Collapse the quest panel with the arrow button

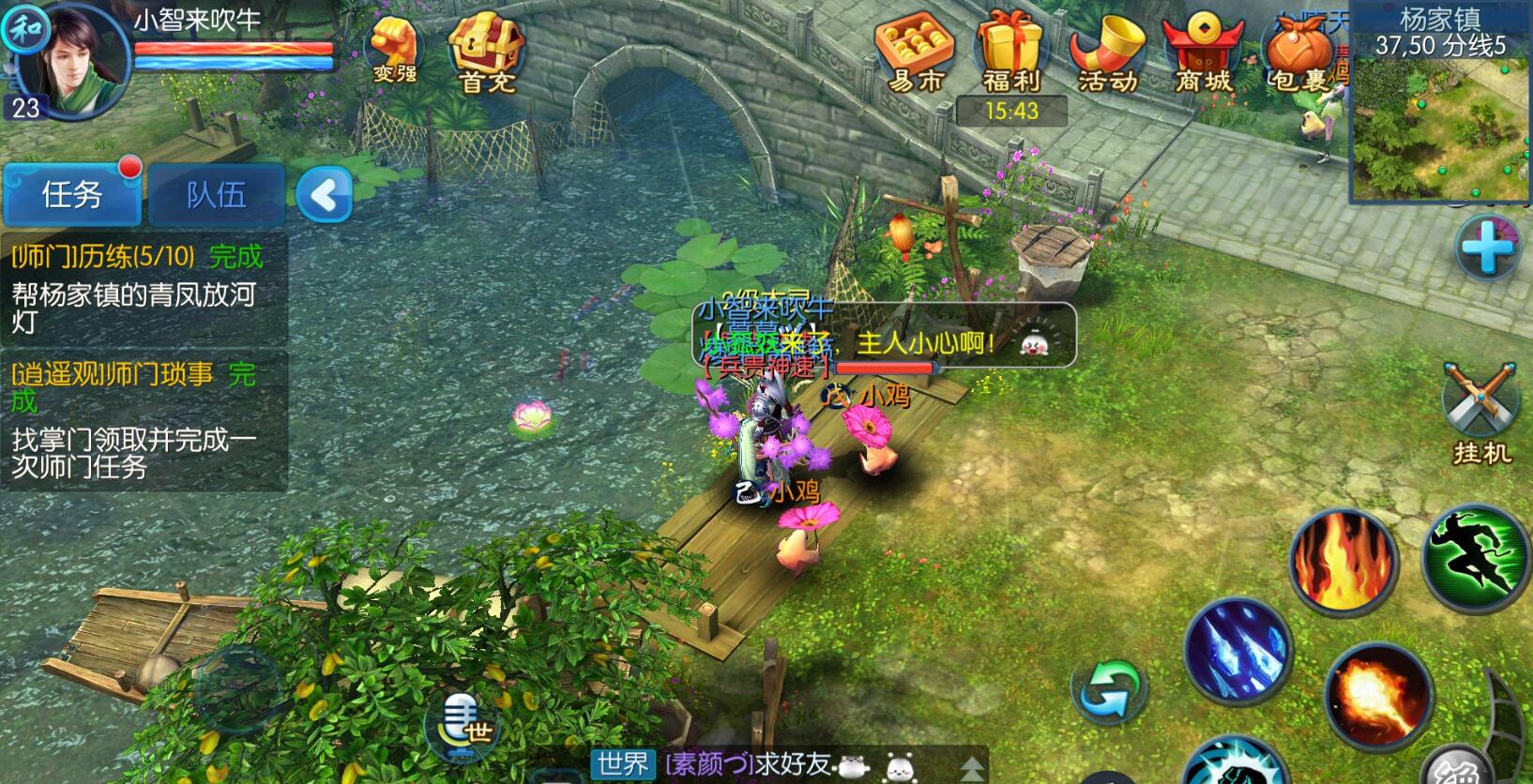point(324,195)
